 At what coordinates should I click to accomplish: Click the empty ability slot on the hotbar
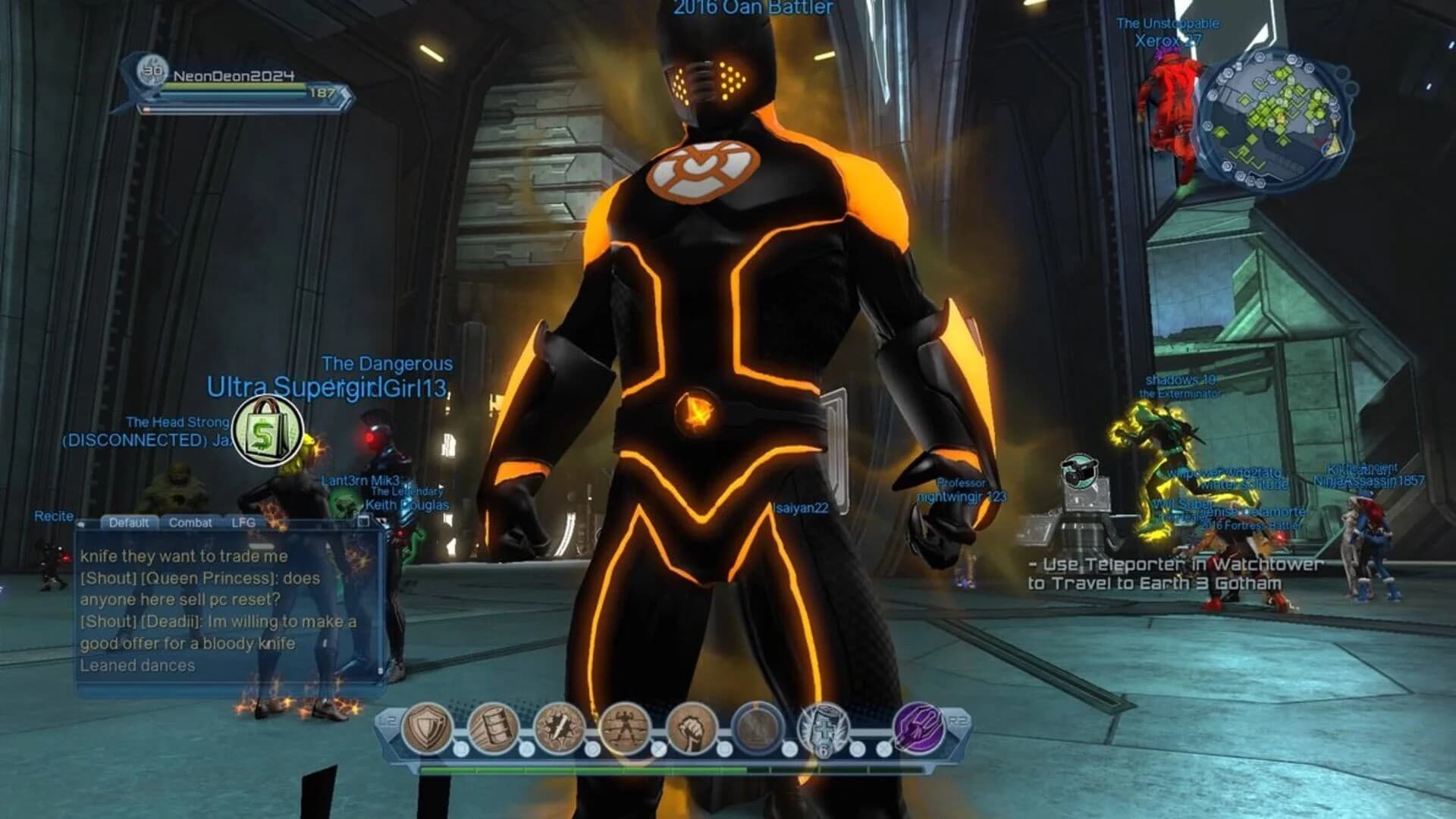coord(757,728)
